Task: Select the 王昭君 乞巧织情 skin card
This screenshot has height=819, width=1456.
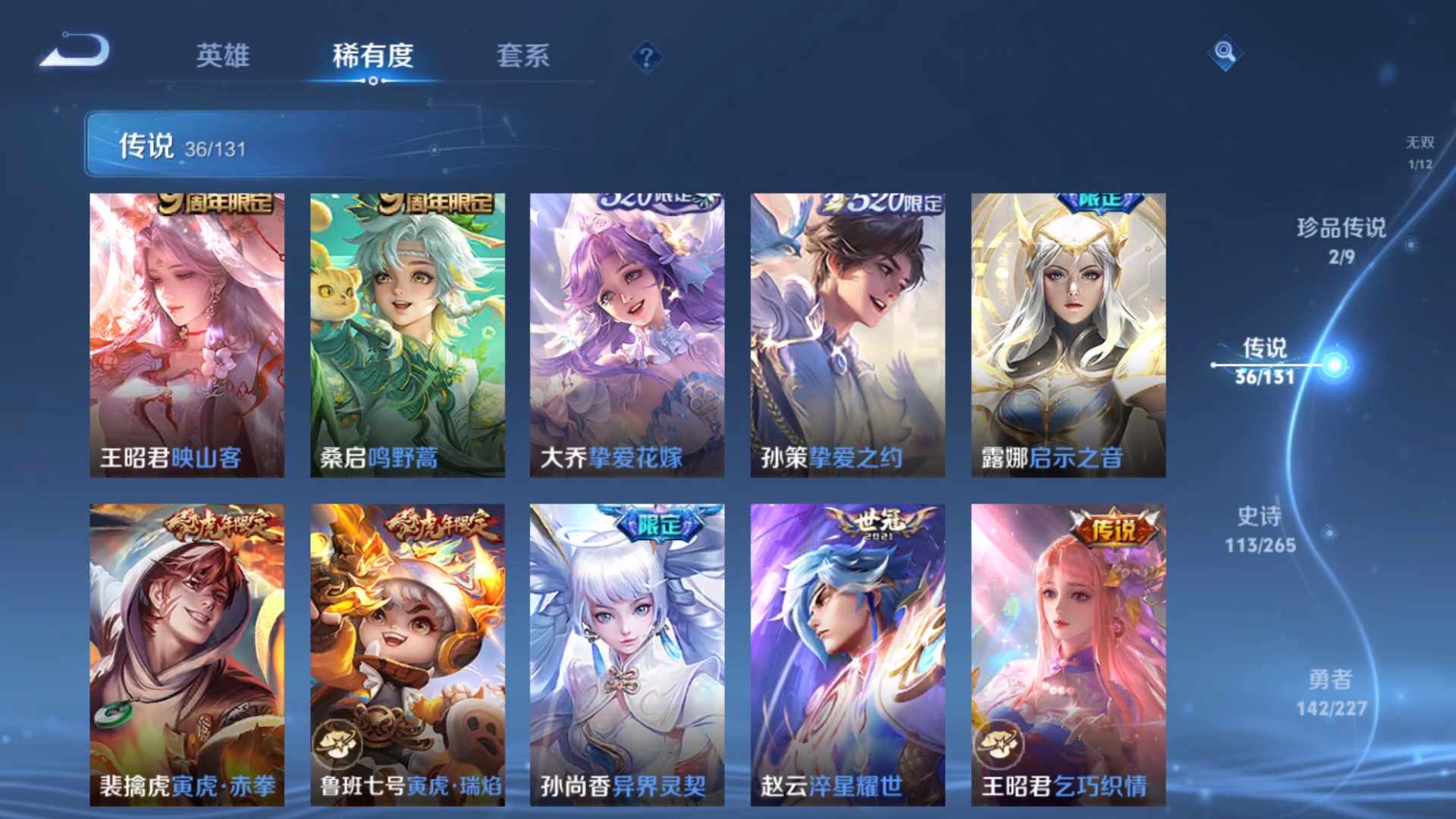Action: tap(1068, 654)
